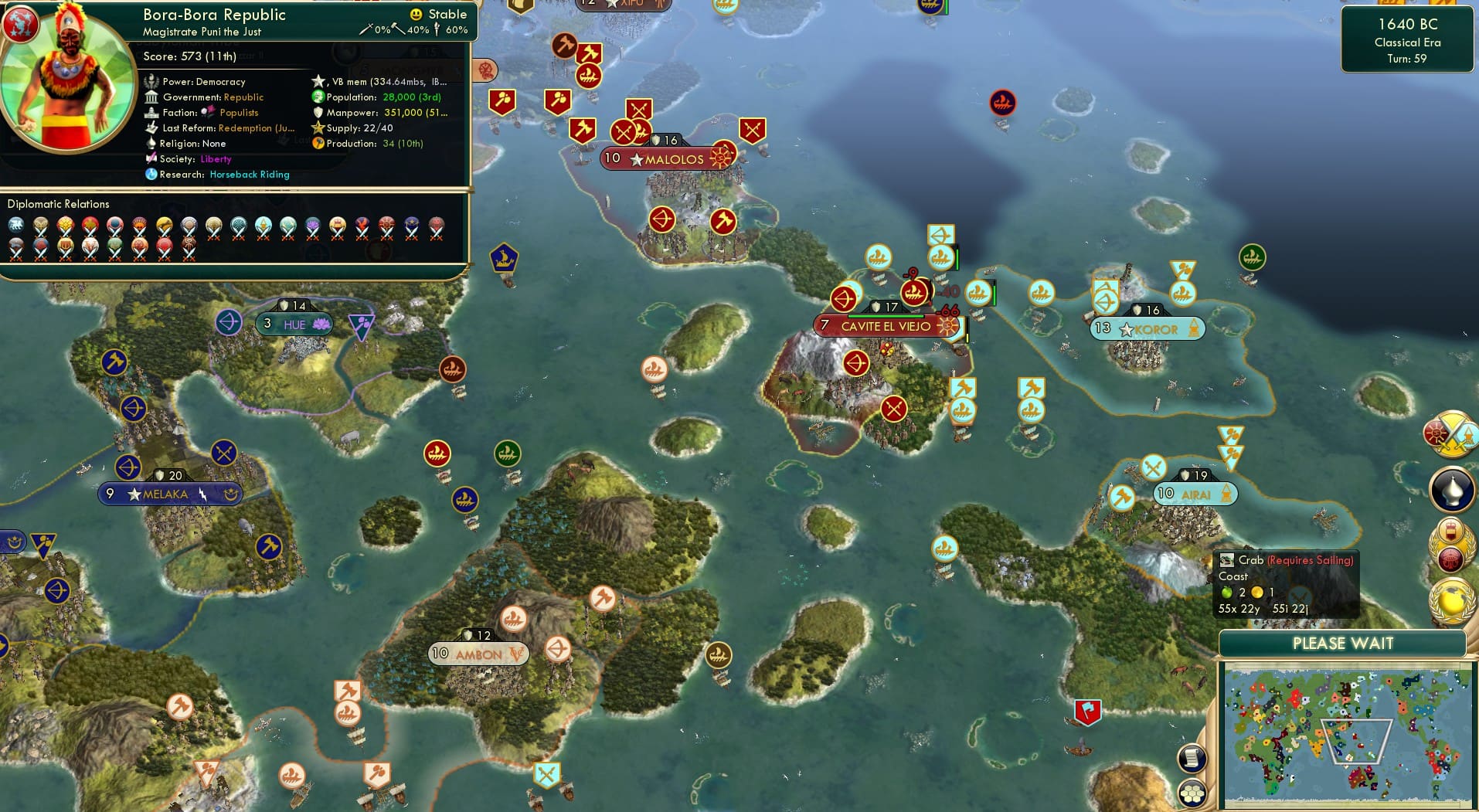Open research by clicking Horseback Riding
This screenshot has width=1479, height=812.
click(249, 175)
